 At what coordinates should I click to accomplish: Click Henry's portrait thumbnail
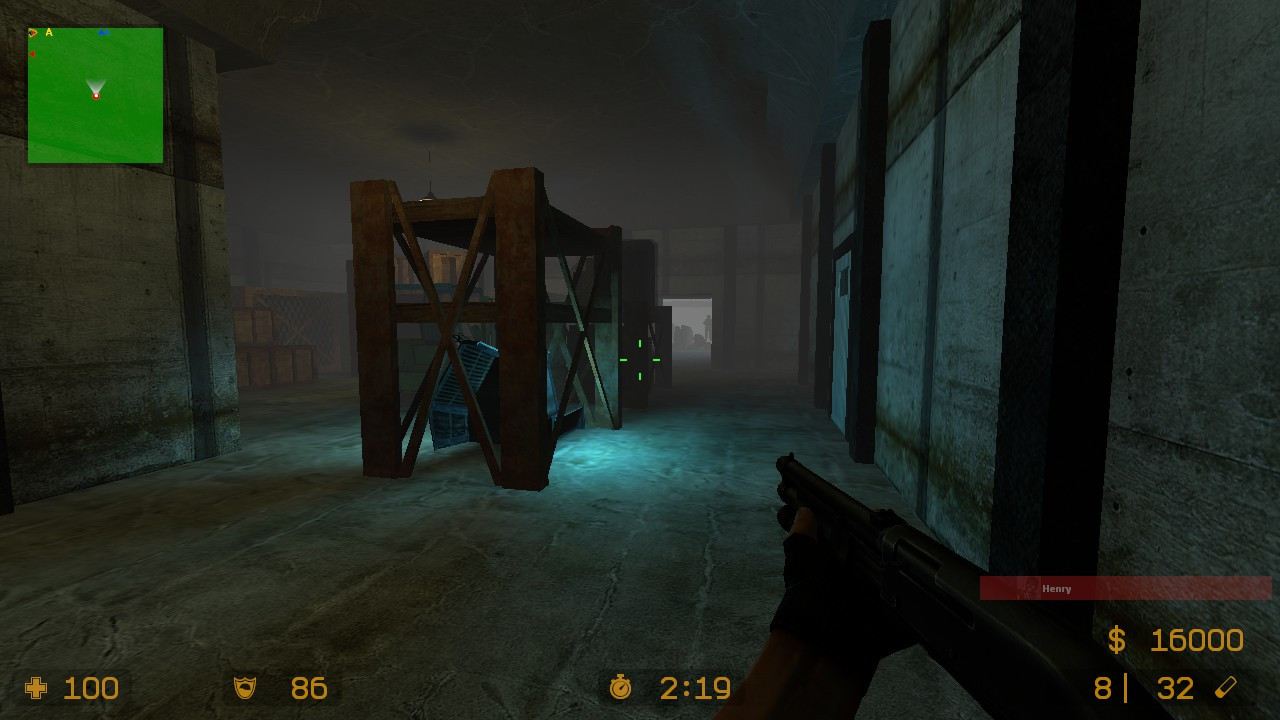click(1029, 588)
